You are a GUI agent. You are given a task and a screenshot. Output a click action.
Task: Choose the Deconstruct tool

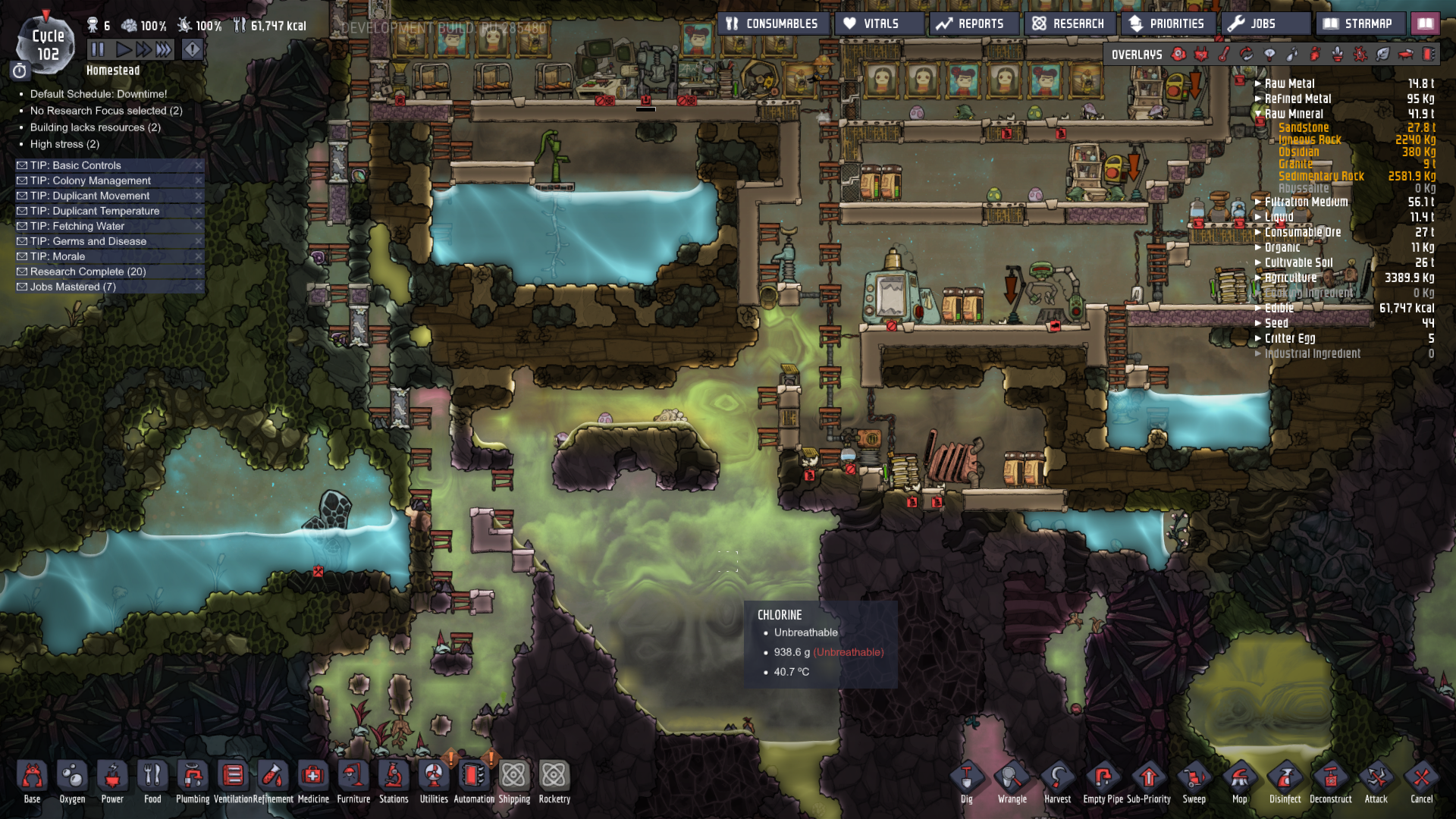(1330, 781)
